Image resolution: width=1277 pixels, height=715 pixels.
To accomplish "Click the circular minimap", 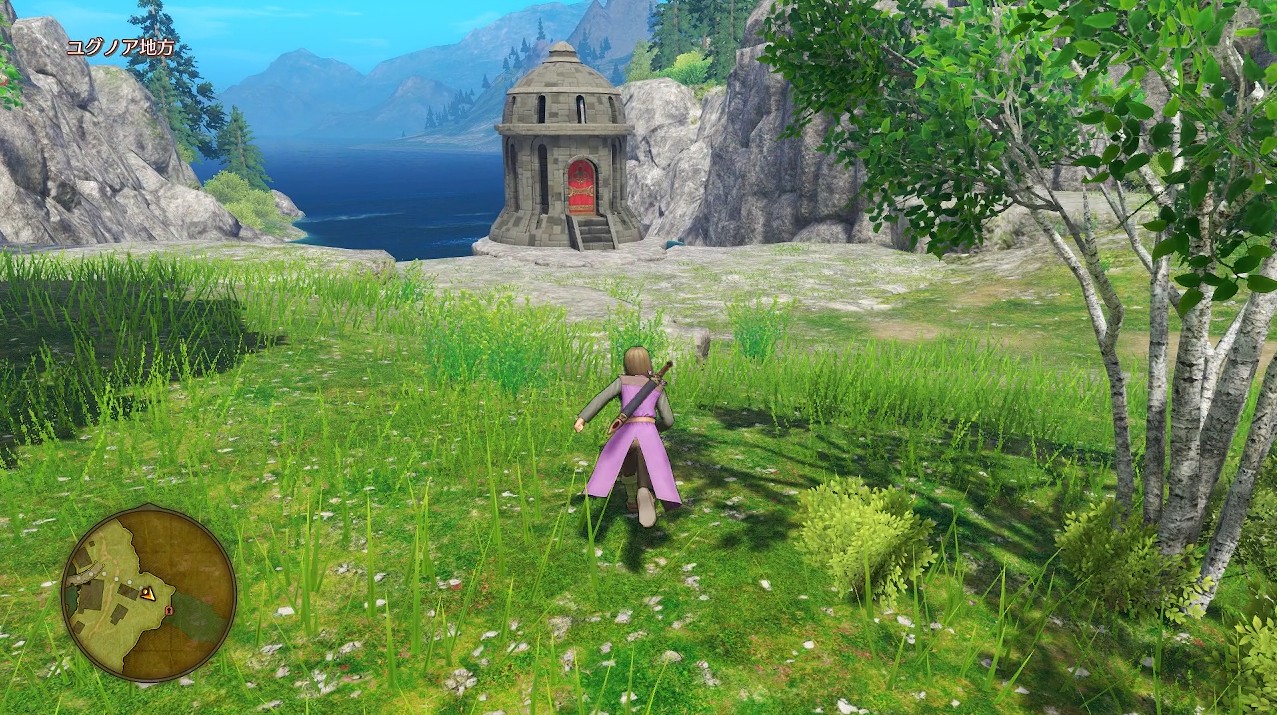I will (148, 594).
